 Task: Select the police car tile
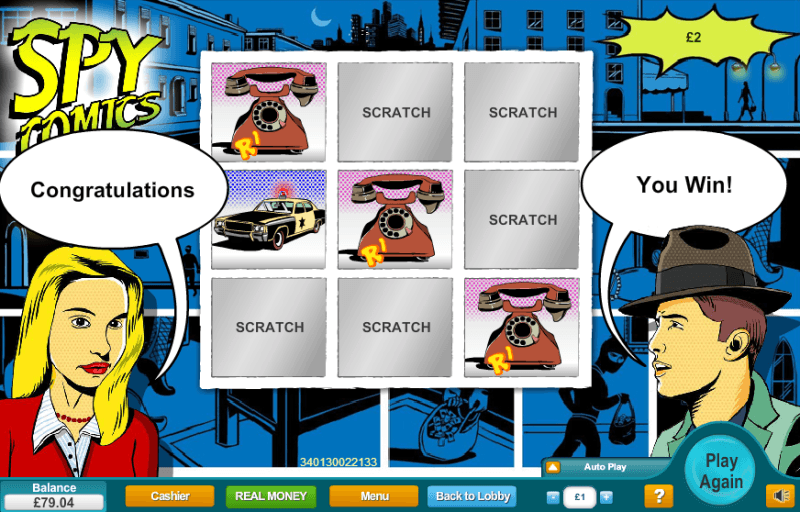click(269, 219)
